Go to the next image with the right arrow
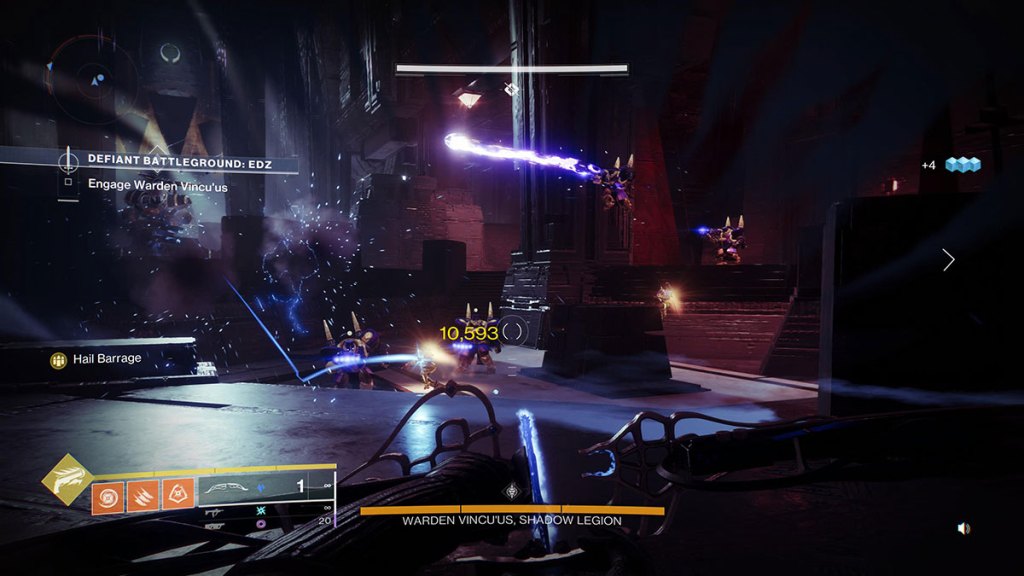The width and height of the screenshot is (1024, 576). (x=948, y=260)
